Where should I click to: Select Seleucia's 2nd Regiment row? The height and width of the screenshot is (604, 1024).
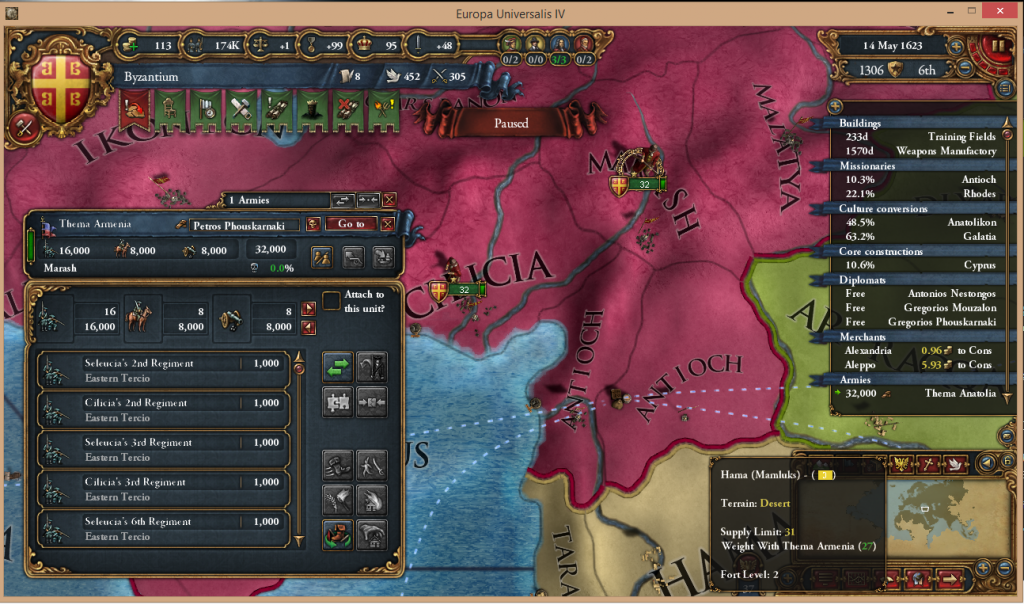[x=164, y=370]
